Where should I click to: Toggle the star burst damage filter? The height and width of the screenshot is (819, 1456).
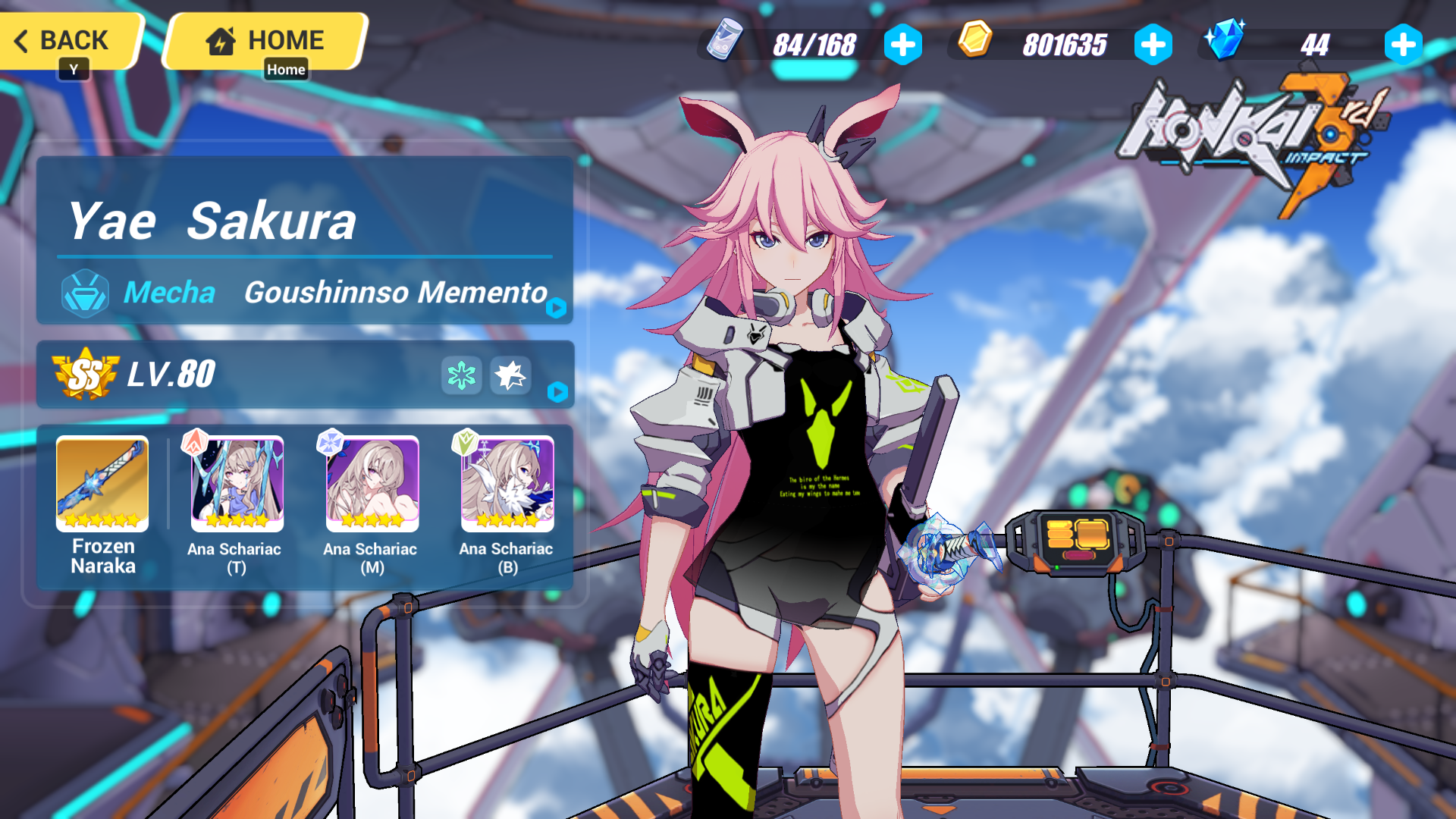coord(510,376)
